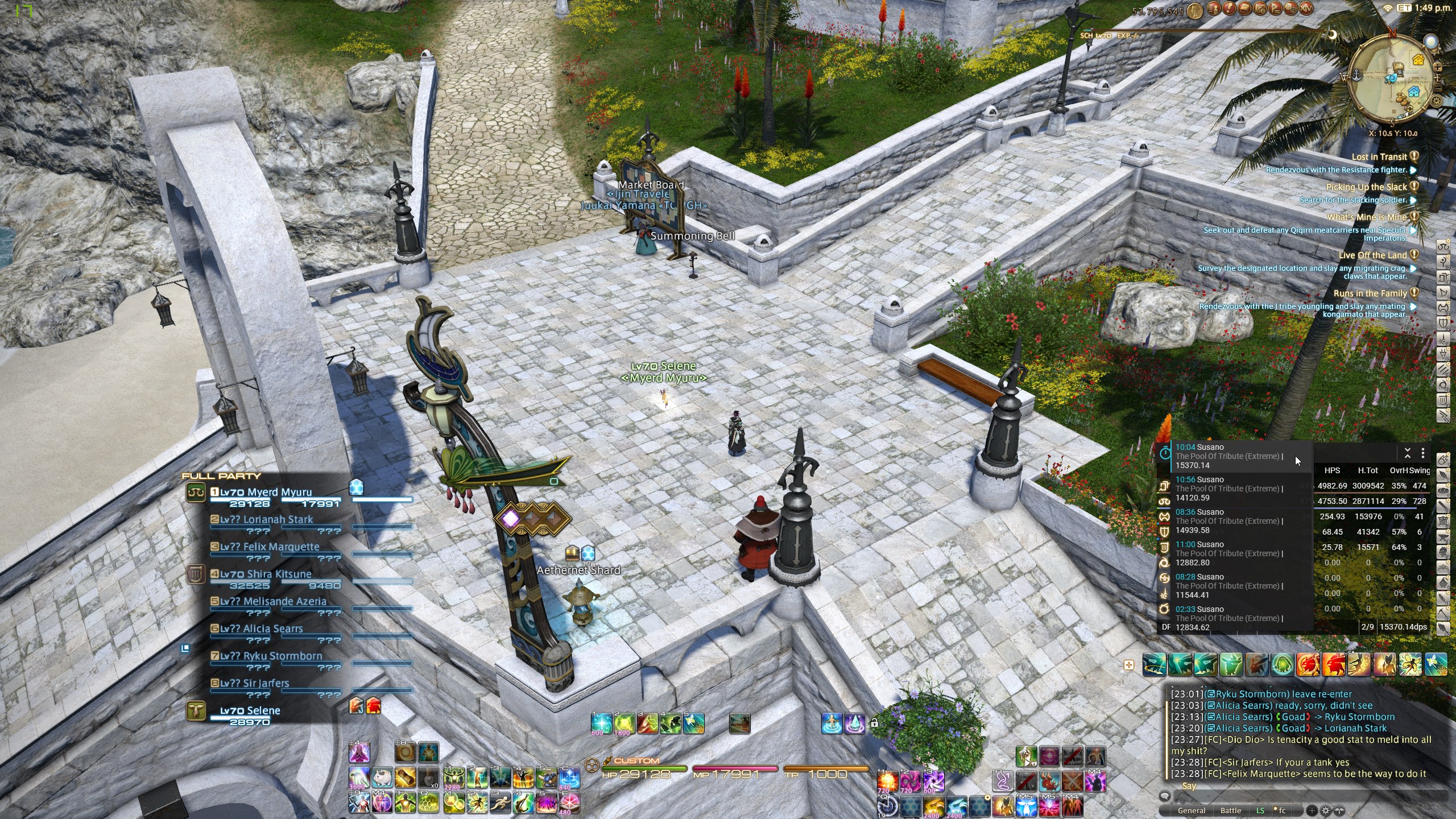Image resolution: width=1456 pixels, height=819 pixels.
Task: Open the parser's three-dot options menu
Action: coord(1423,453)
